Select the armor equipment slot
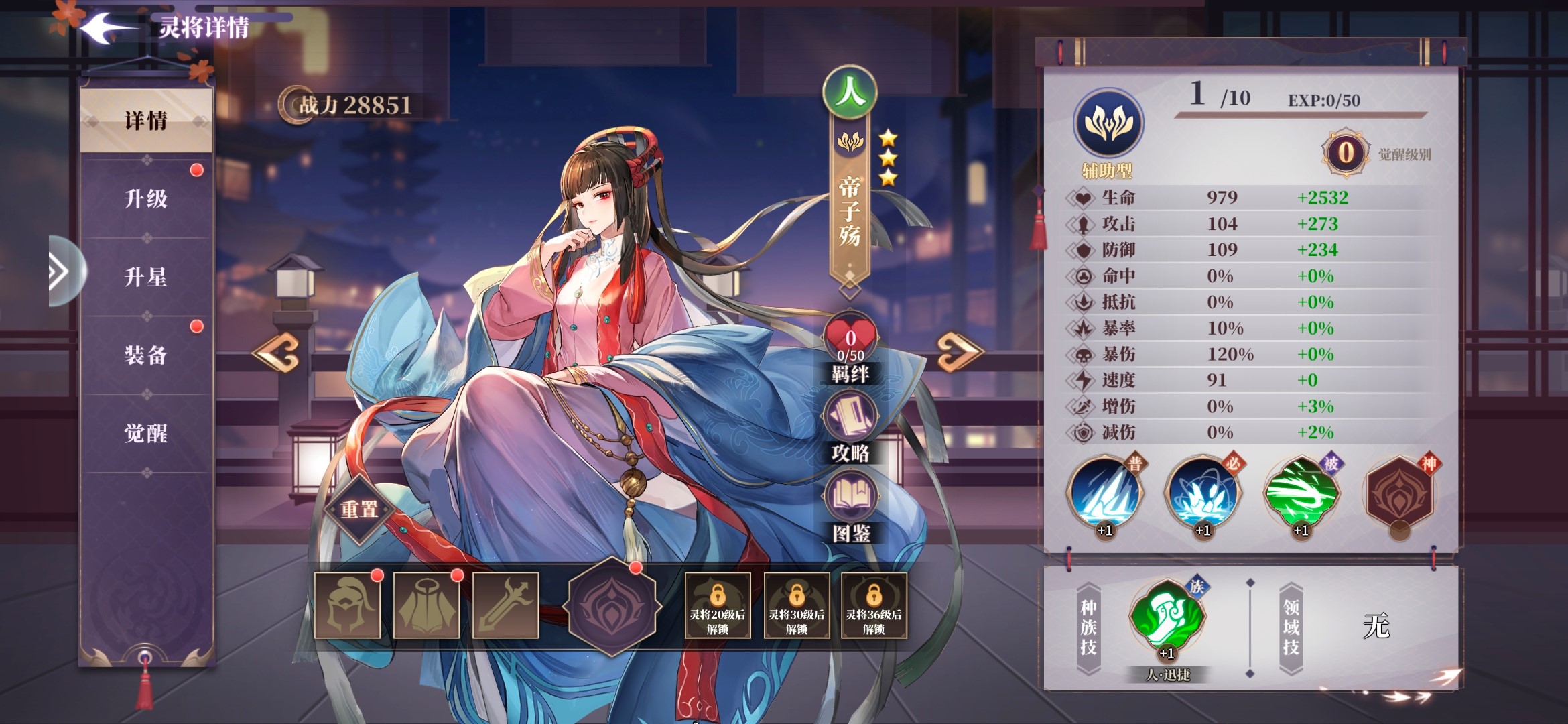The height and width of the screenshot is (724, 1568). (426, 605)
